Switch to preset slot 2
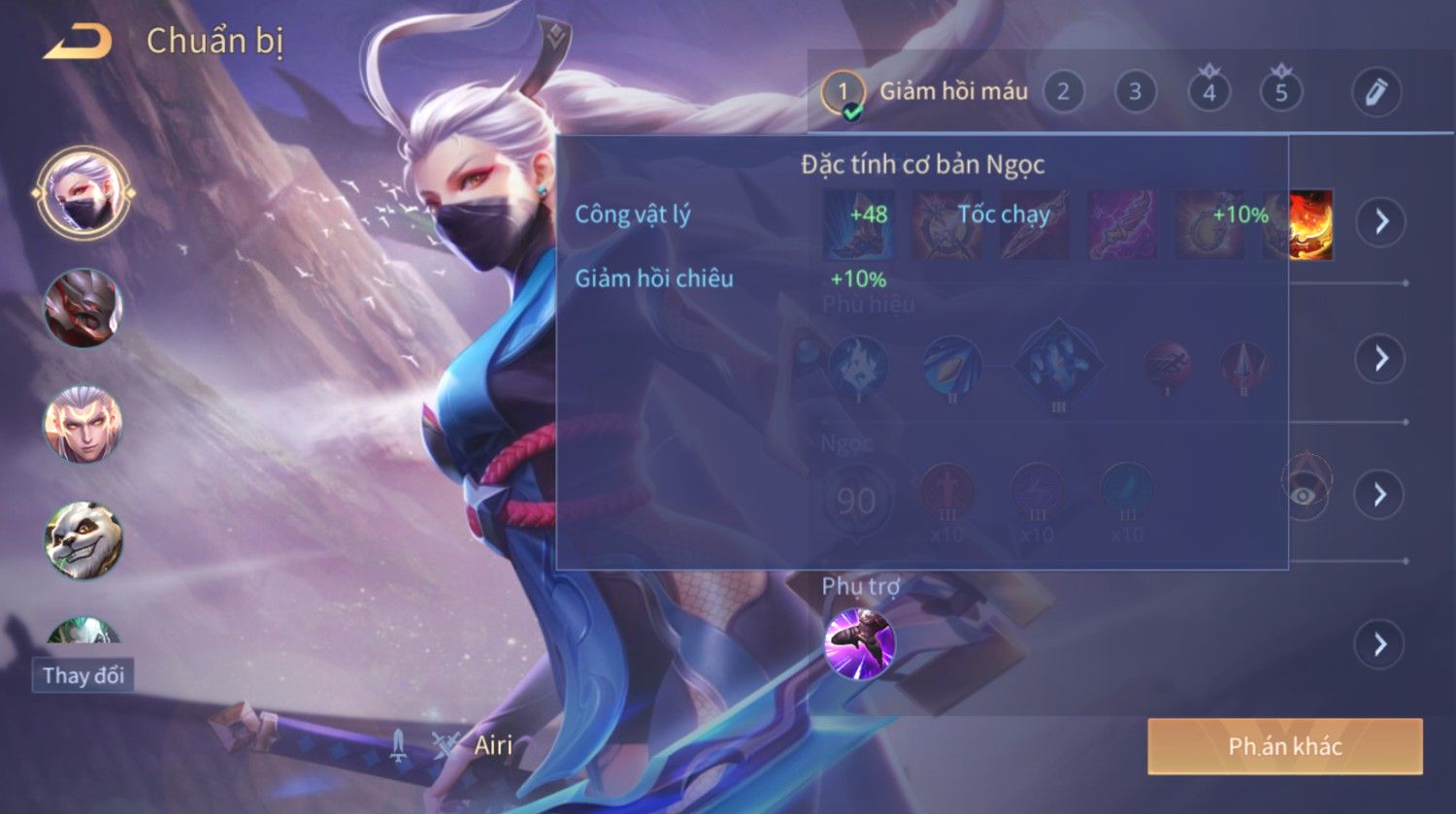Viewport: 1456px width, 814px height. click(1063, 92)
